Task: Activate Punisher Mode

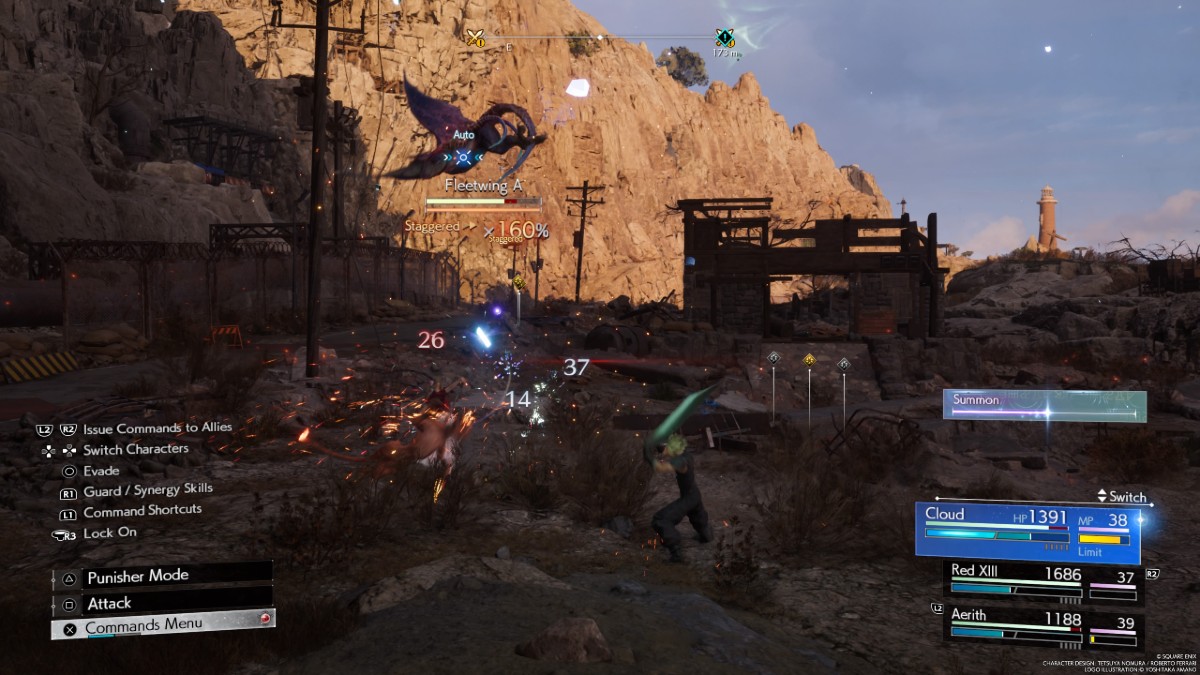Action: 160,577
